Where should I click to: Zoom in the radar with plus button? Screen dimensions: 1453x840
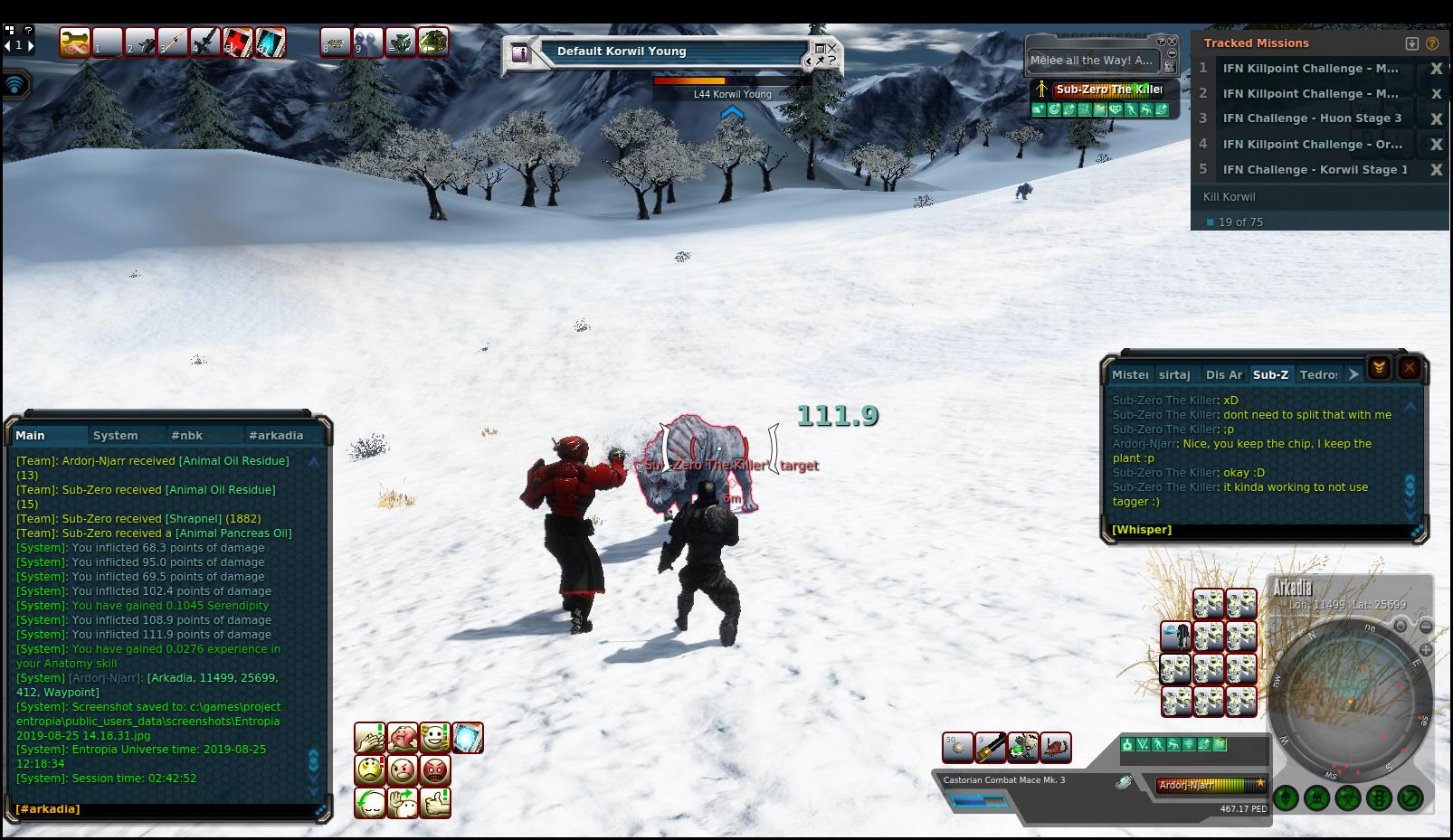click(x=1427, y=650)
